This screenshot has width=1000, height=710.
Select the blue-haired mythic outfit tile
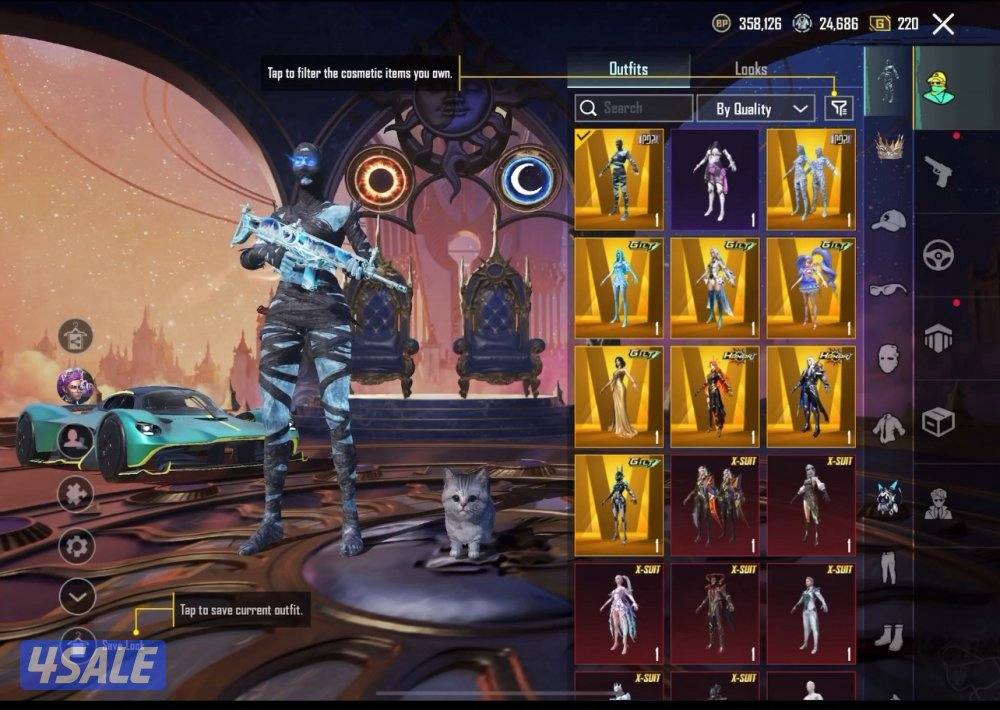pyautogui.click(x=810, y=288)
